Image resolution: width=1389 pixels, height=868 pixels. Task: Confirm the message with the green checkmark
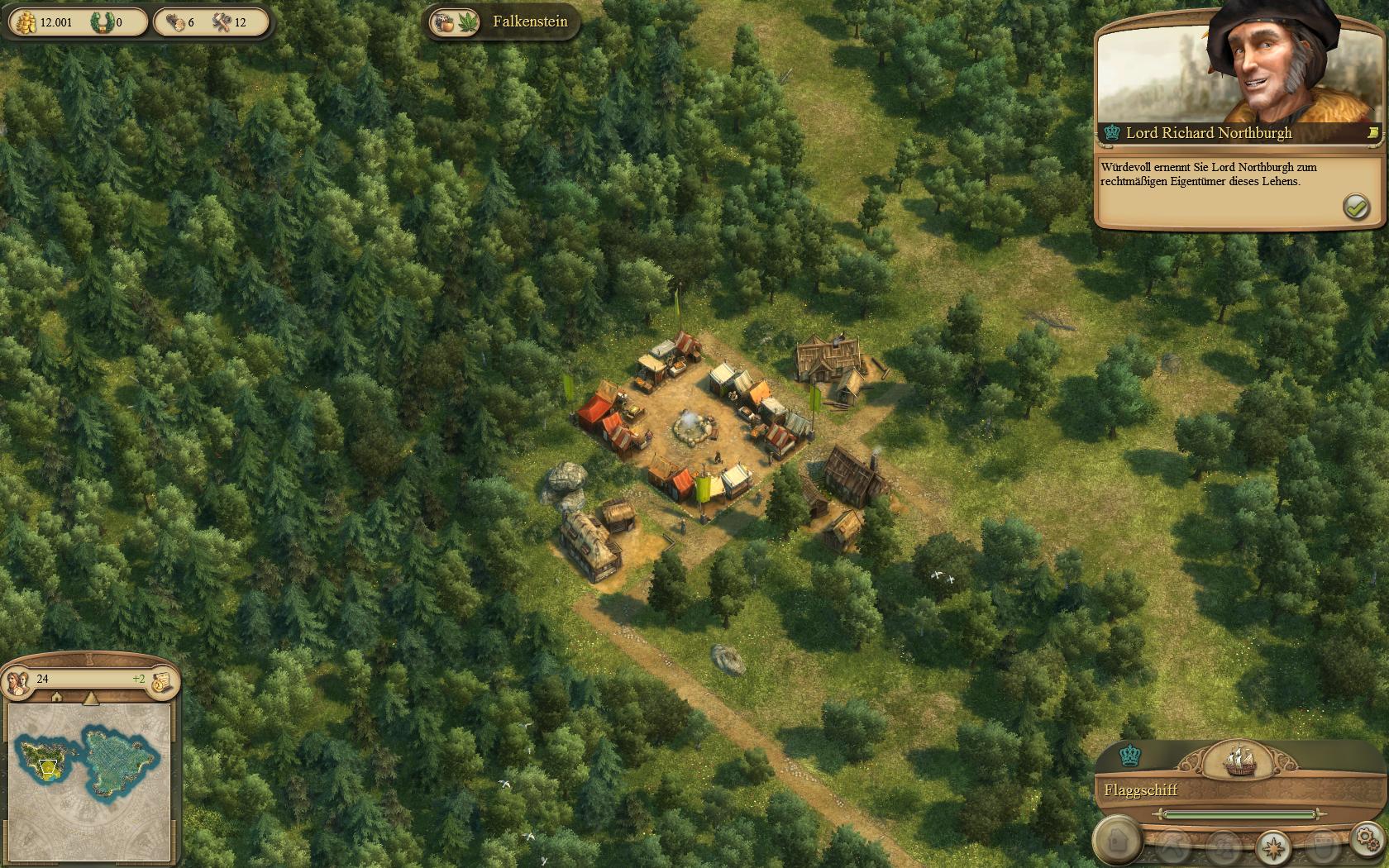click(x=1356, y=207)
